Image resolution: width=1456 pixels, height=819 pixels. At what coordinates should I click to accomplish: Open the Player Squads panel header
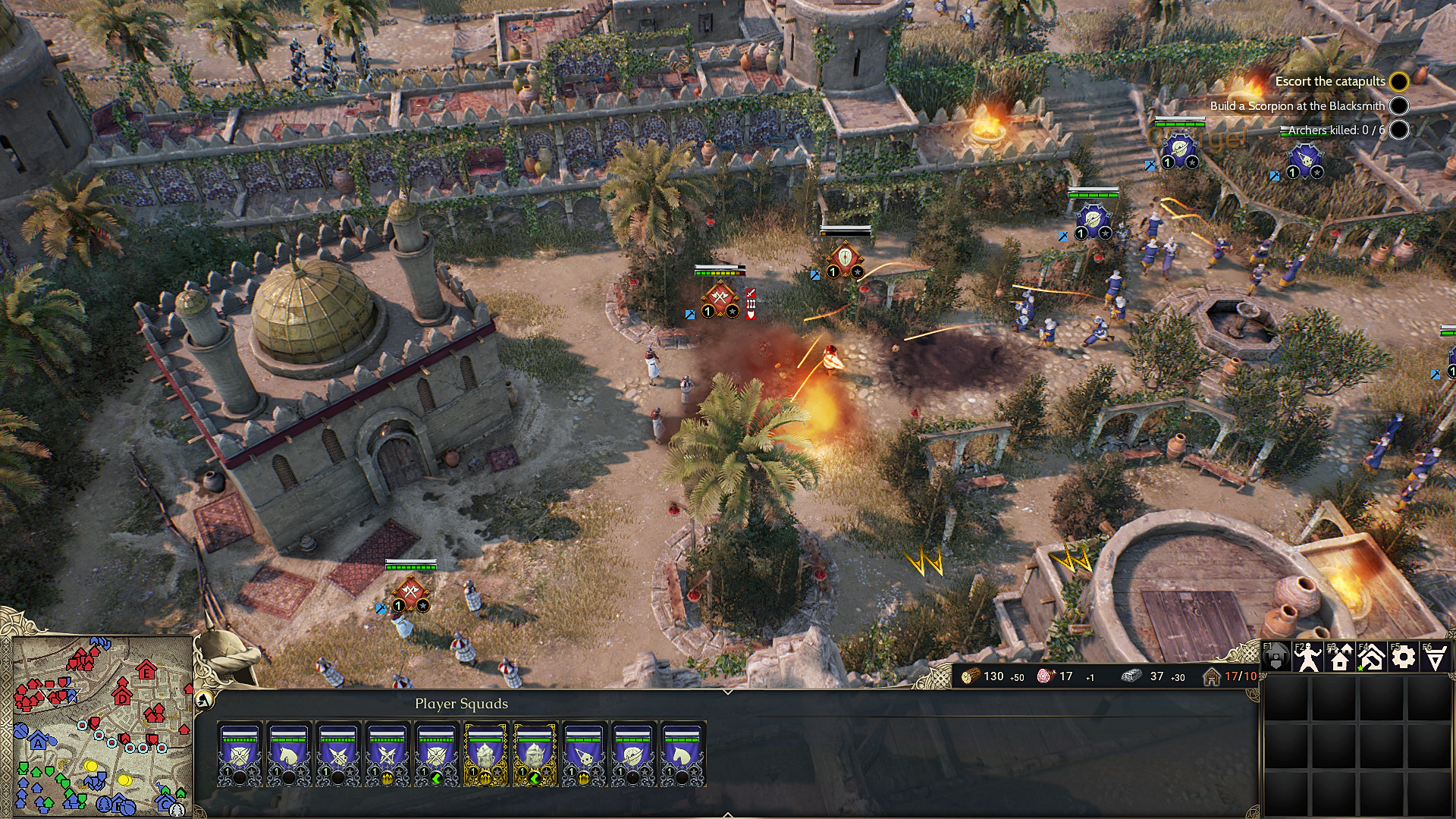coord(461,703)
